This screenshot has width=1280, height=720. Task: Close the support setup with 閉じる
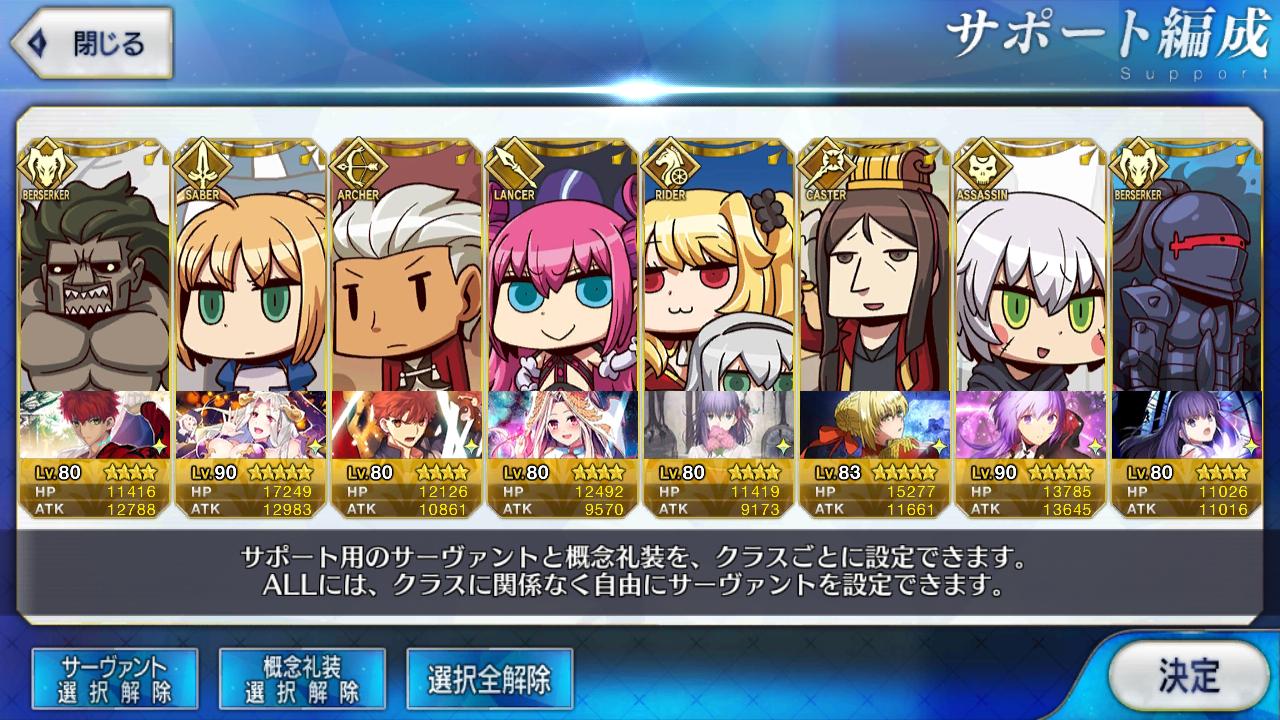click(92, 43)
